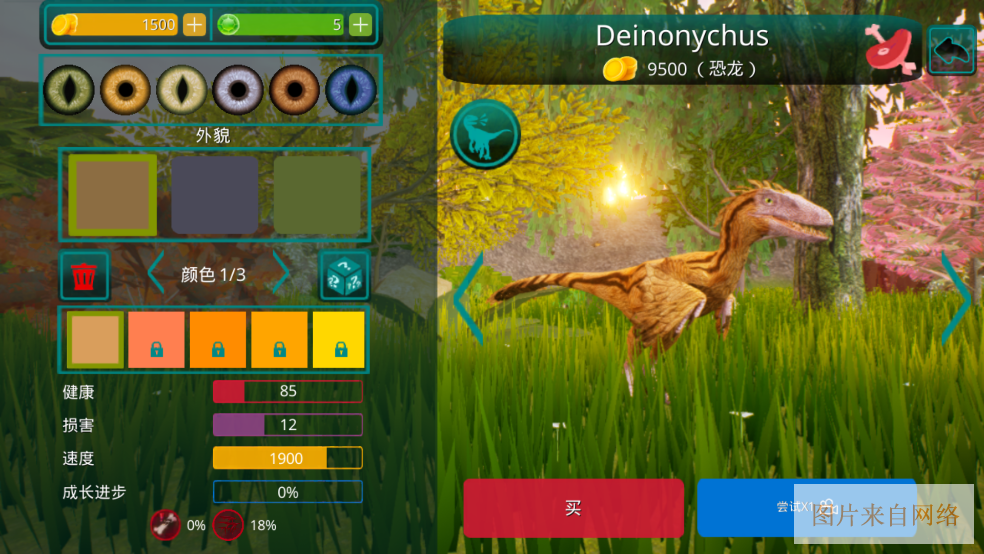Screen dimensions: 984x554
Task: Delete the color with the red trash can
Action: [x=85, y=275]
